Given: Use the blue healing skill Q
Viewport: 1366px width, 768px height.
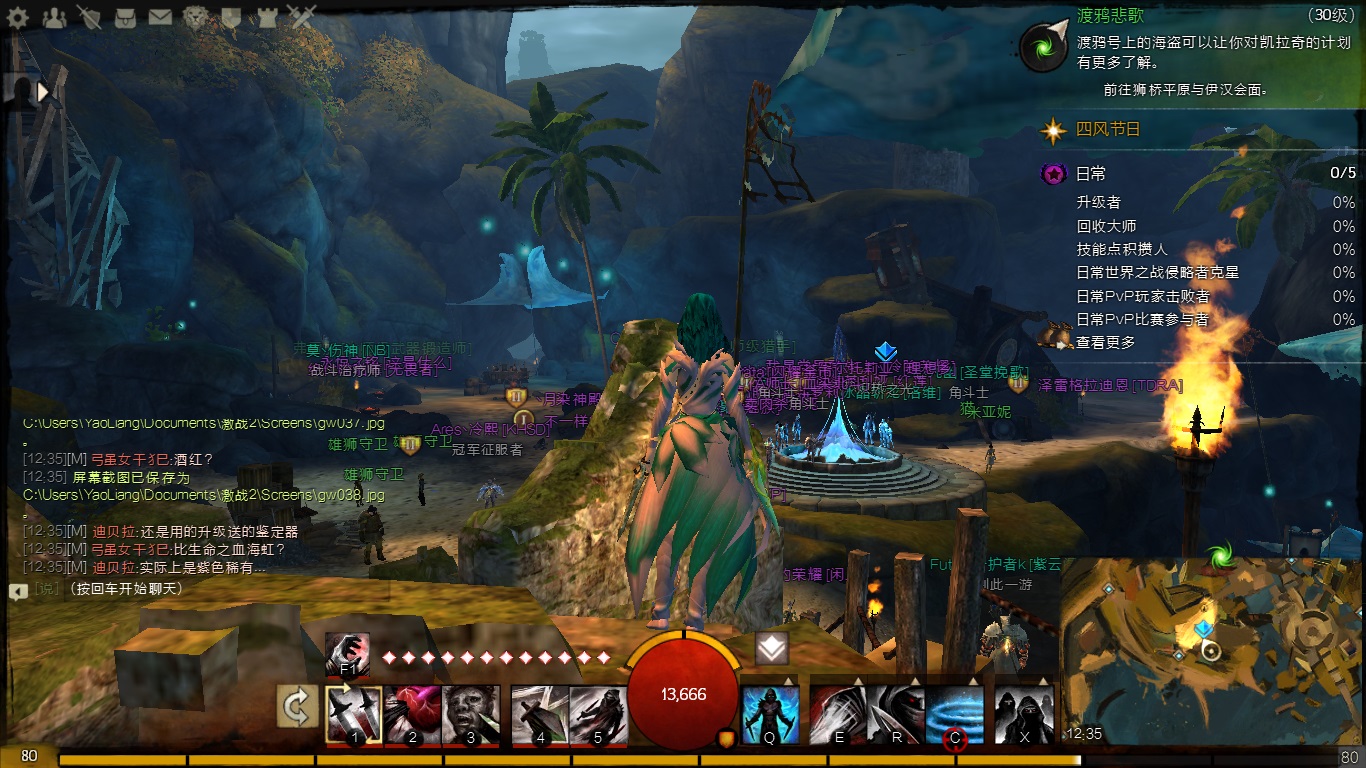Looking at the screenshot, I should [771, 715].
